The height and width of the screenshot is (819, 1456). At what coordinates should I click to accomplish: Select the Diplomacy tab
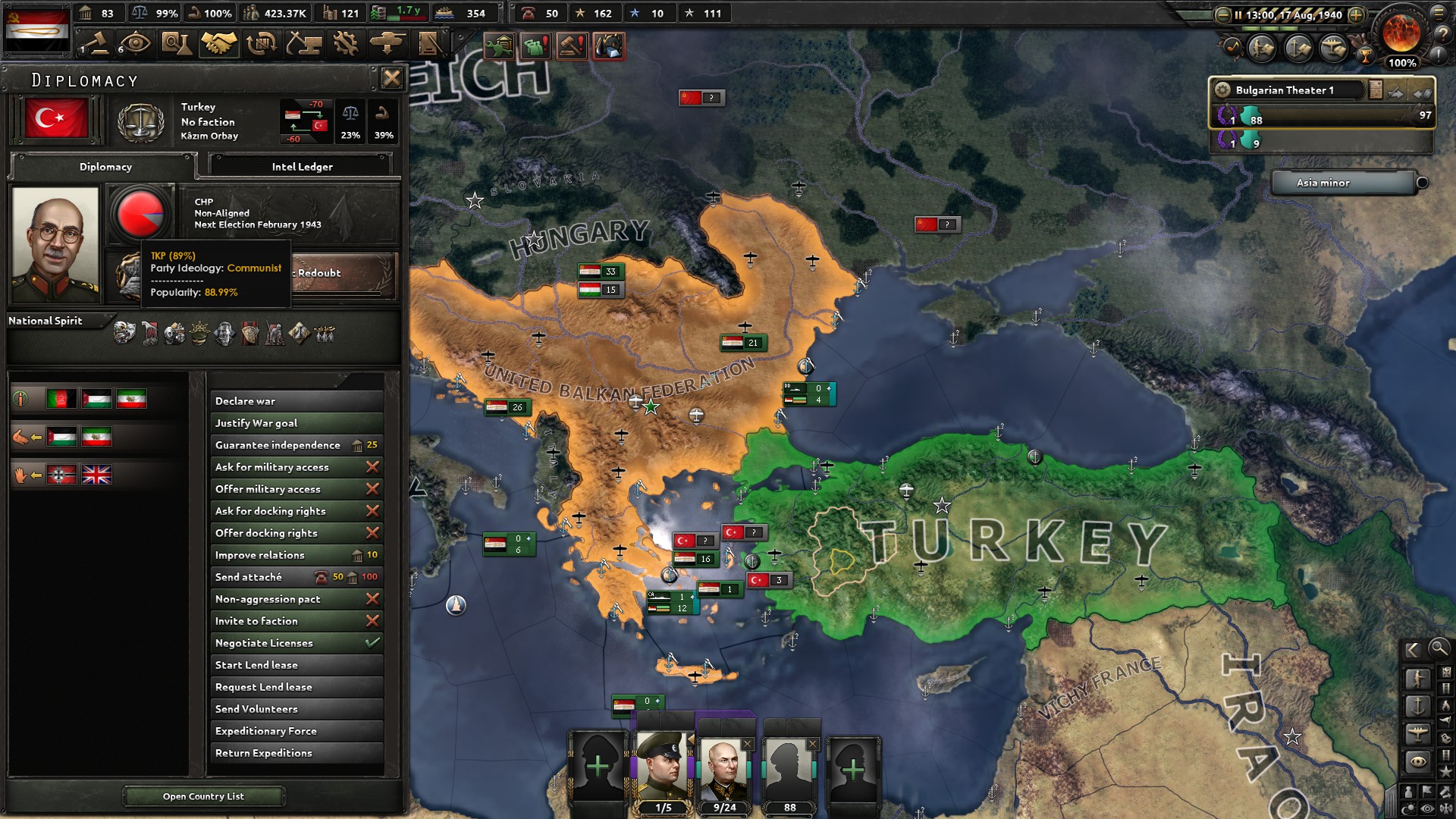coord(105,167)
